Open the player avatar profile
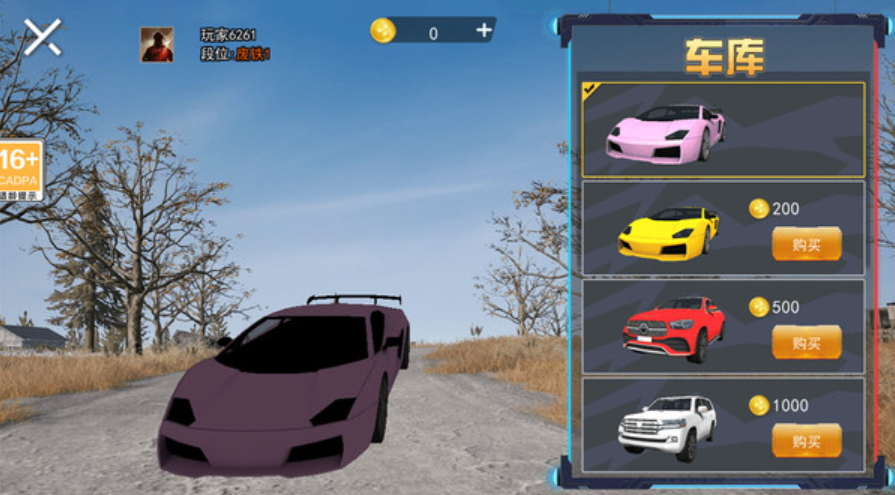This screenshot has height=495, width=895. [x=157, y=45]
